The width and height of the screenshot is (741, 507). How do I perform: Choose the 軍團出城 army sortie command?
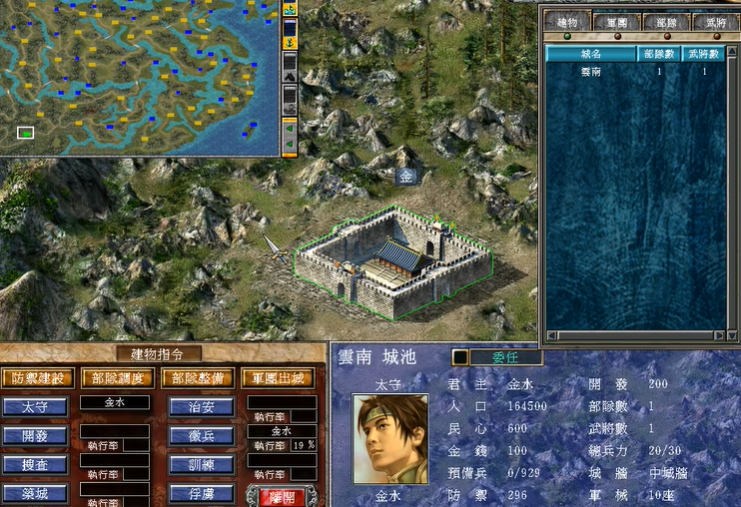(x=277, y=378)
